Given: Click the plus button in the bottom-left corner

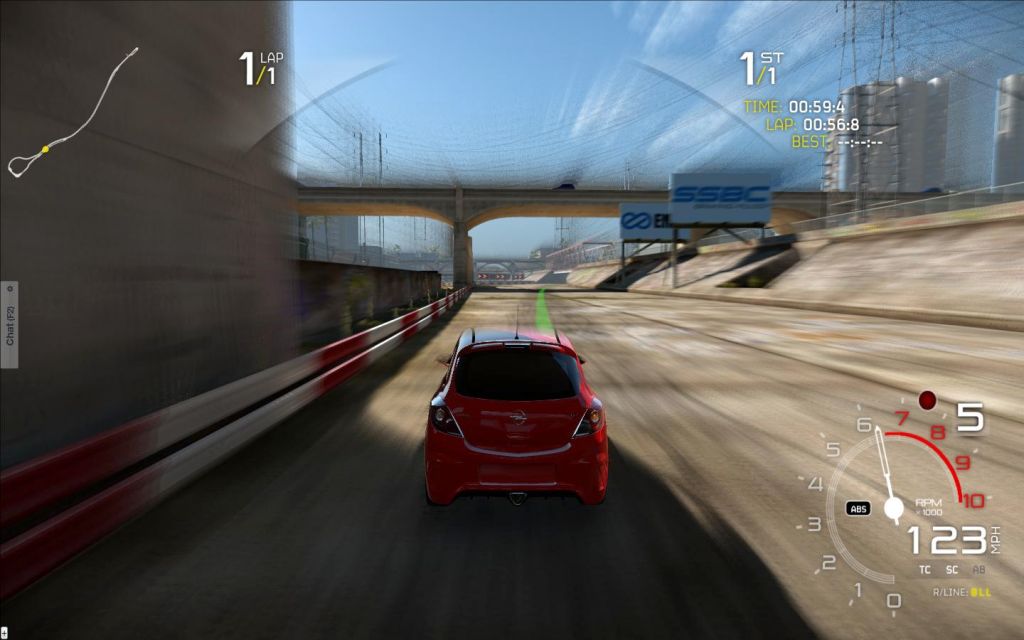Looking at the screenshot, I should 4,633.
